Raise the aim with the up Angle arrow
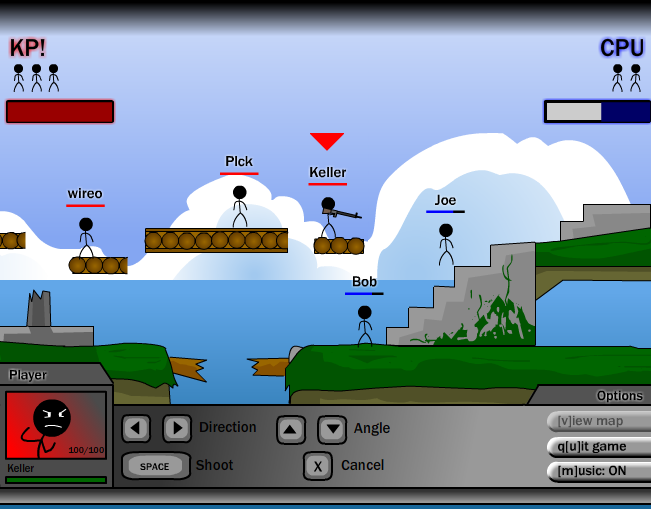 (x=291, y=430)
